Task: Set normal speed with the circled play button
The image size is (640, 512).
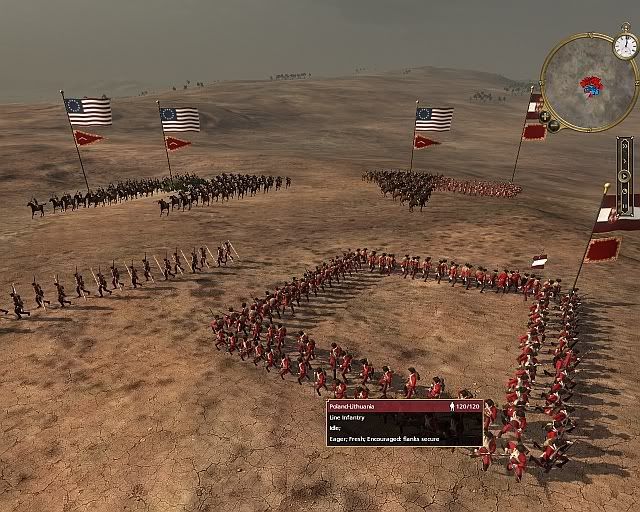Action: point(625,176)
